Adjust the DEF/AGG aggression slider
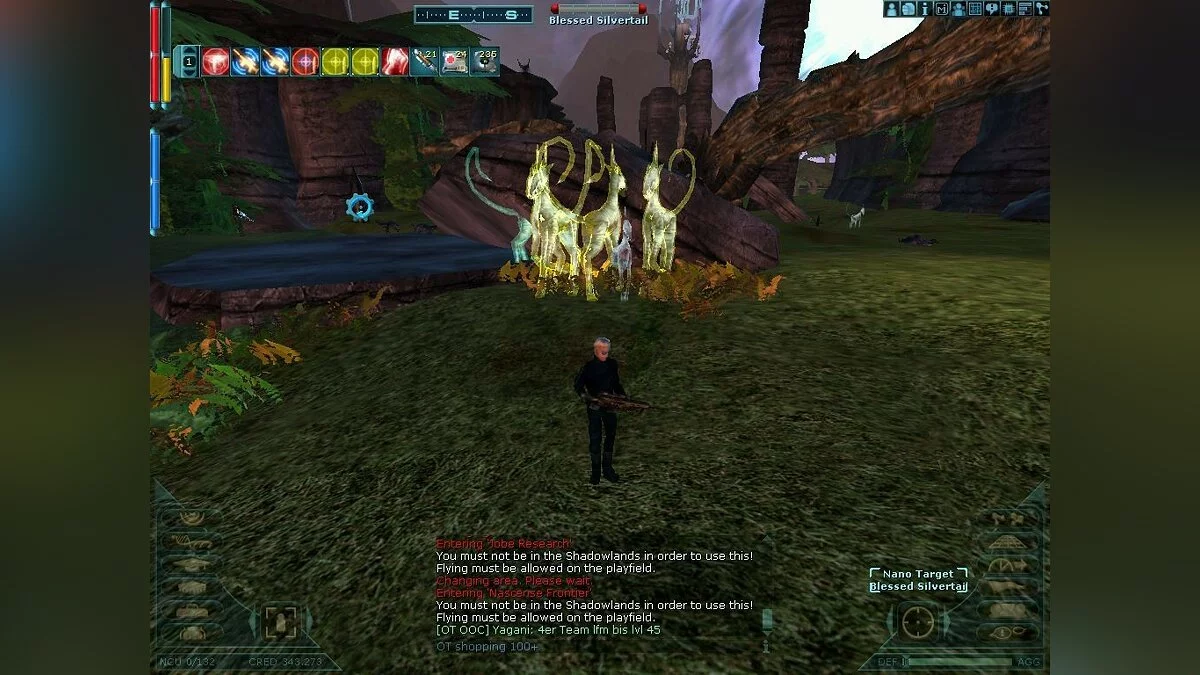This screenshot has height=675, width=1200. (960, 661)
